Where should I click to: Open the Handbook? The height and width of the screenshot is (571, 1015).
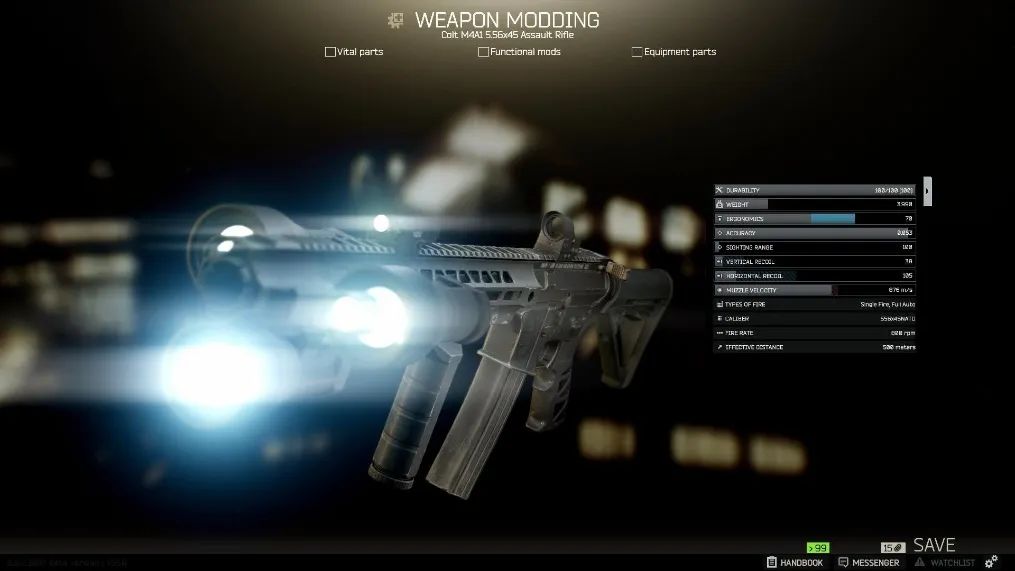(x=795, y=563)
